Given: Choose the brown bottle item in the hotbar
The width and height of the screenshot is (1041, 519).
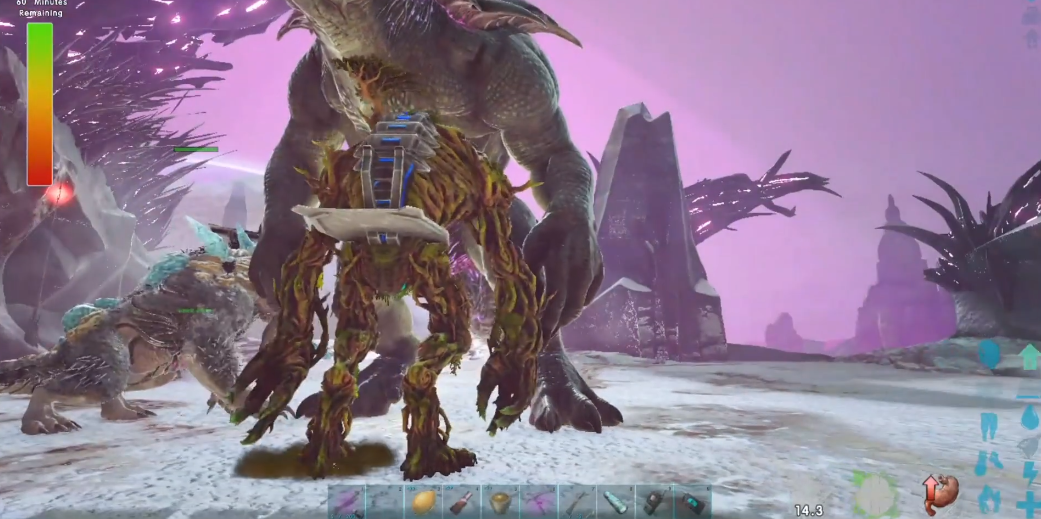Looking at the screenshot, I should coord(462,502).
